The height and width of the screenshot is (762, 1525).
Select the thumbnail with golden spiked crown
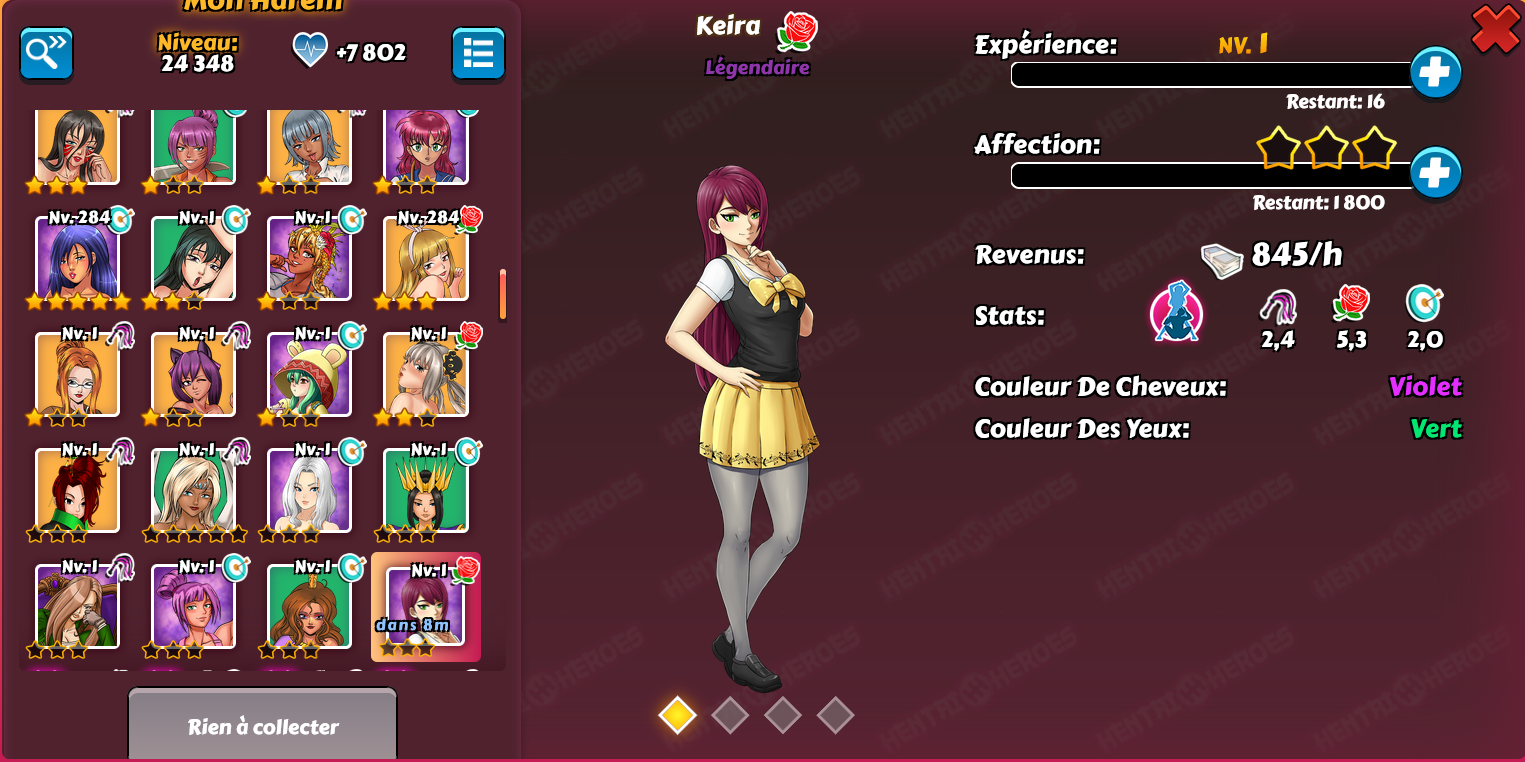[425, 490]
